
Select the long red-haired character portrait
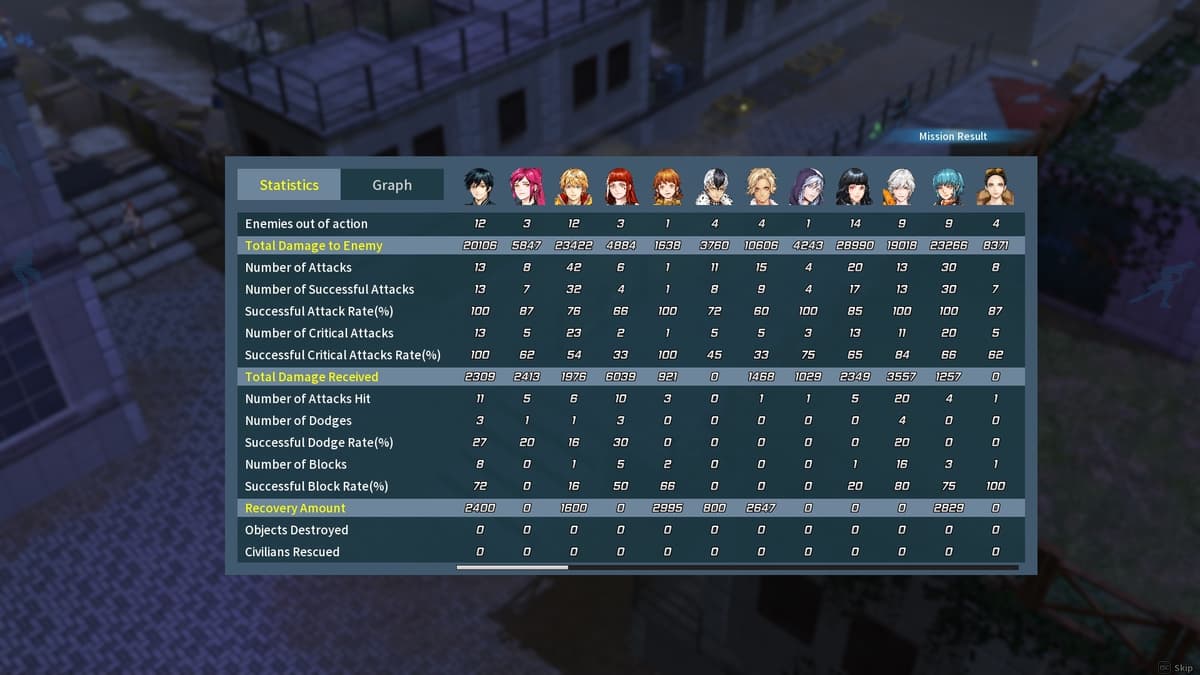coord(621,187)
